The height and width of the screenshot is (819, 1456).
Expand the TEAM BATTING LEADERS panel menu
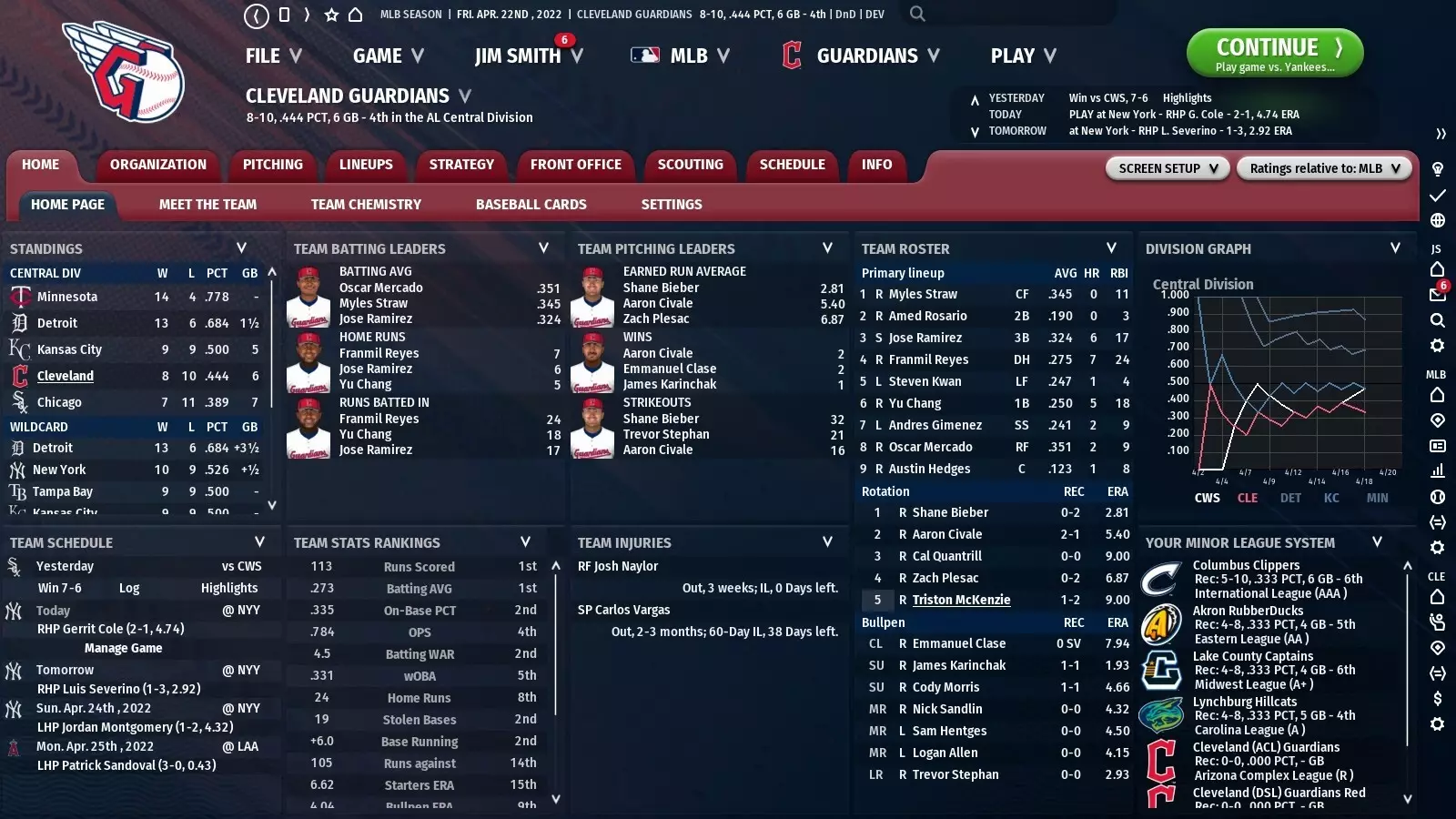[543, 248]
